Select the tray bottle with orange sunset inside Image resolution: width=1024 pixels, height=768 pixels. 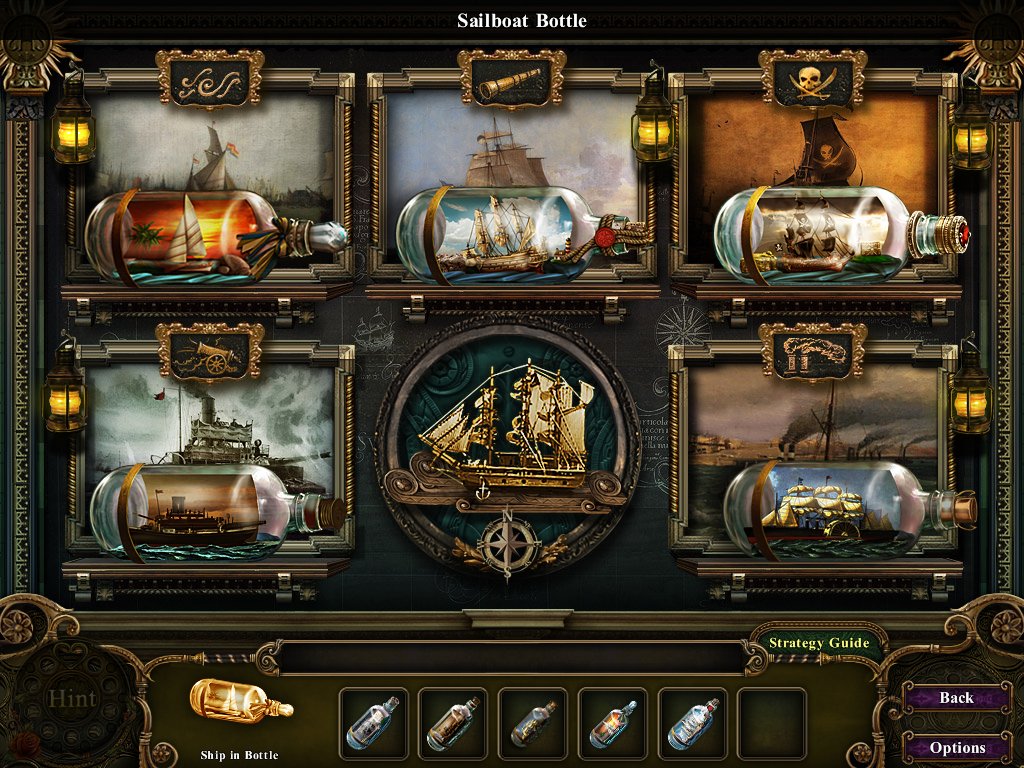pos(612,723)
